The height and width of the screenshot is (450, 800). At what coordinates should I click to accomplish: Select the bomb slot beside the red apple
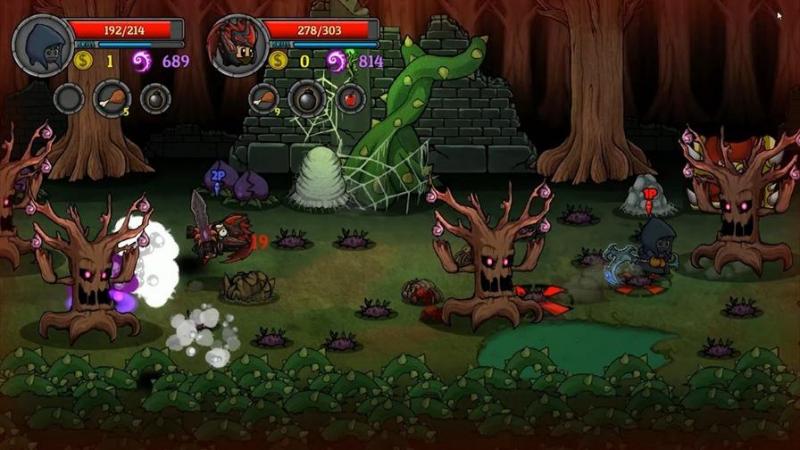point(305,98)
